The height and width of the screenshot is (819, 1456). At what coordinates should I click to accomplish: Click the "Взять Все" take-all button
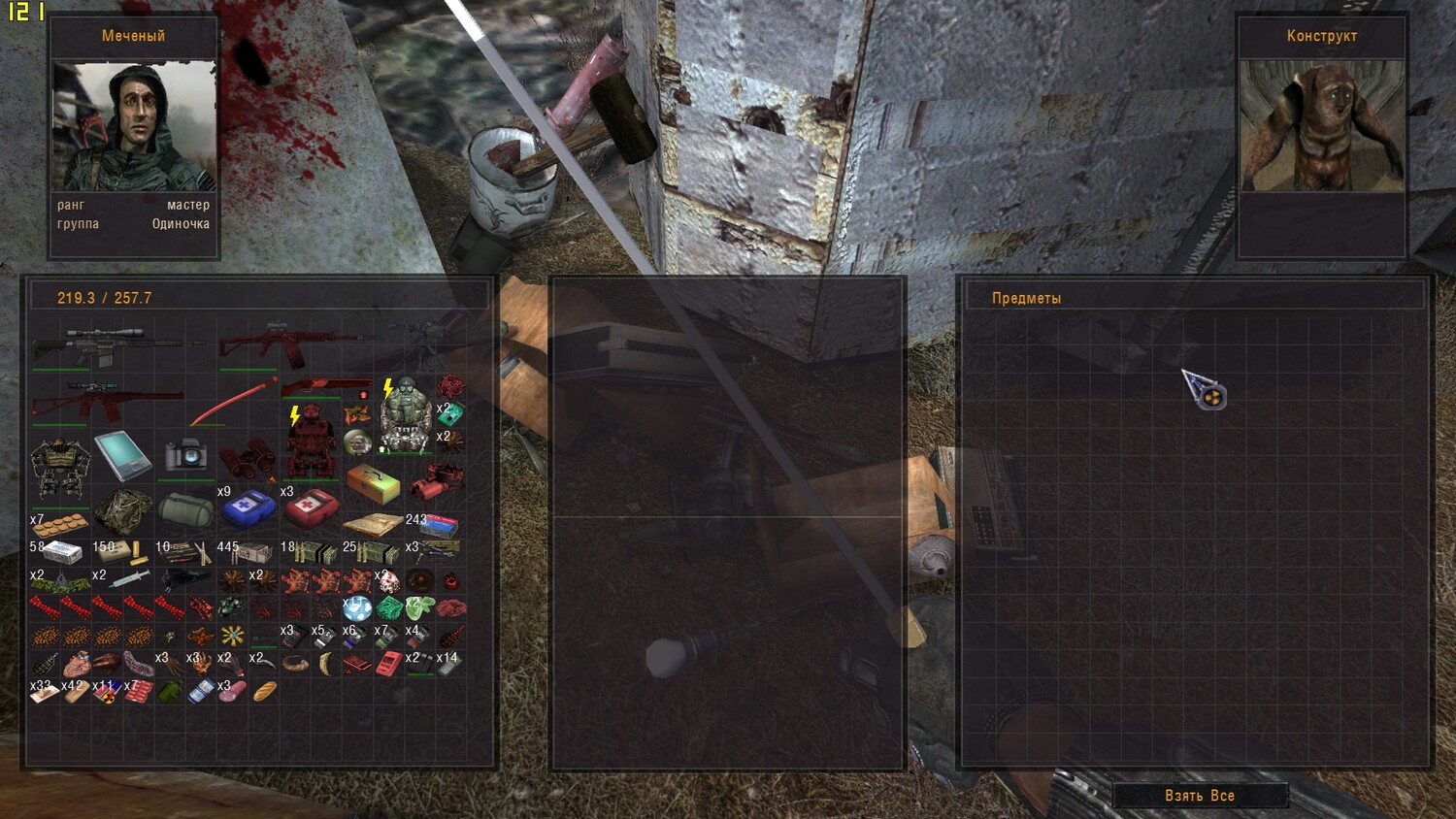pos(1200,795)
